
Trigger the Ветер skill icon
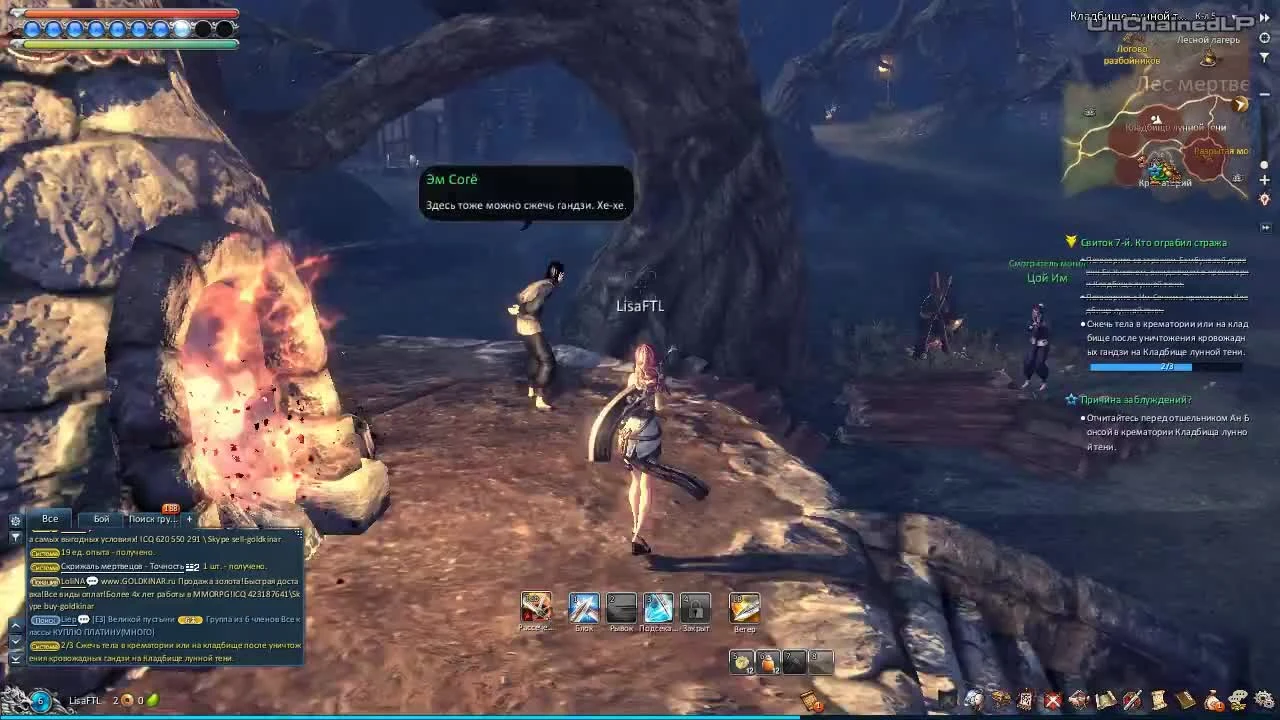tap(744, 607)
